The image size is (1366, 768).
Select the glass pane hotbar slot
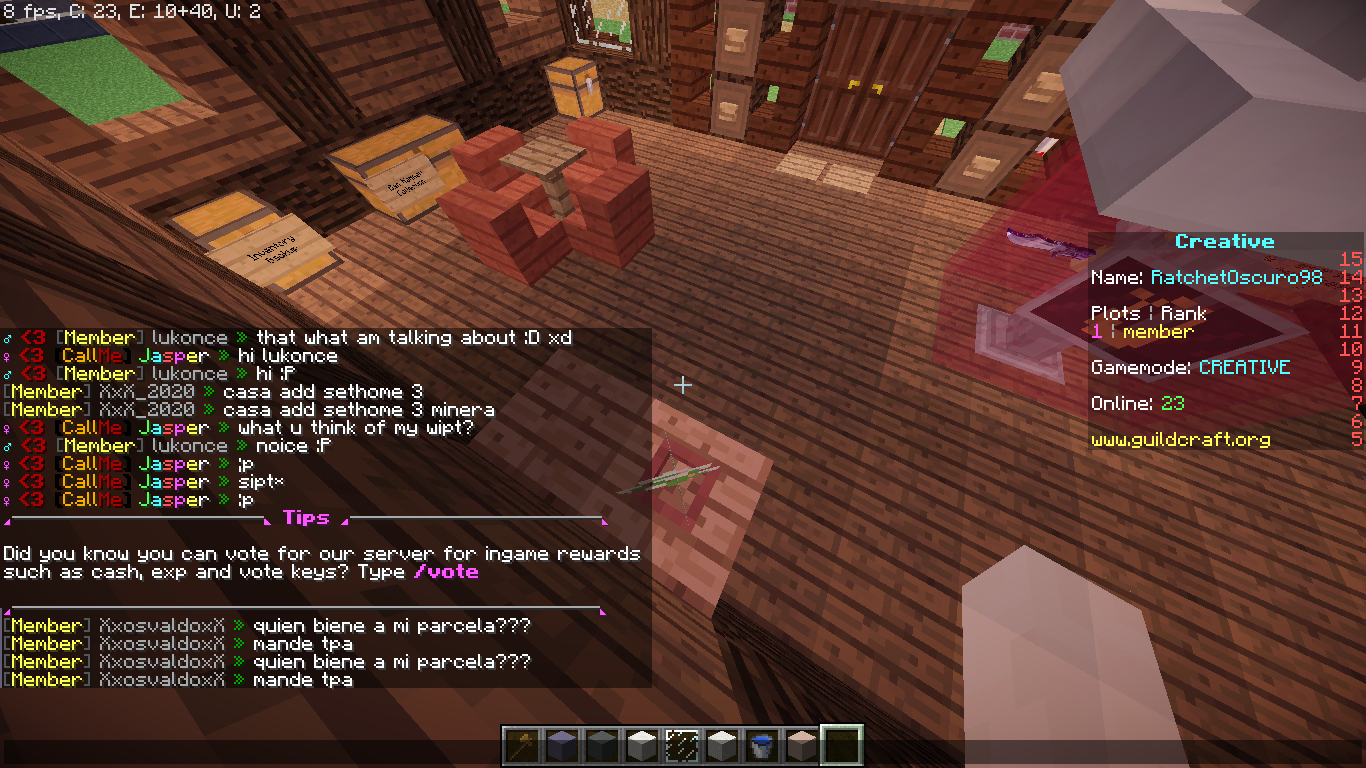click(681, 745)
